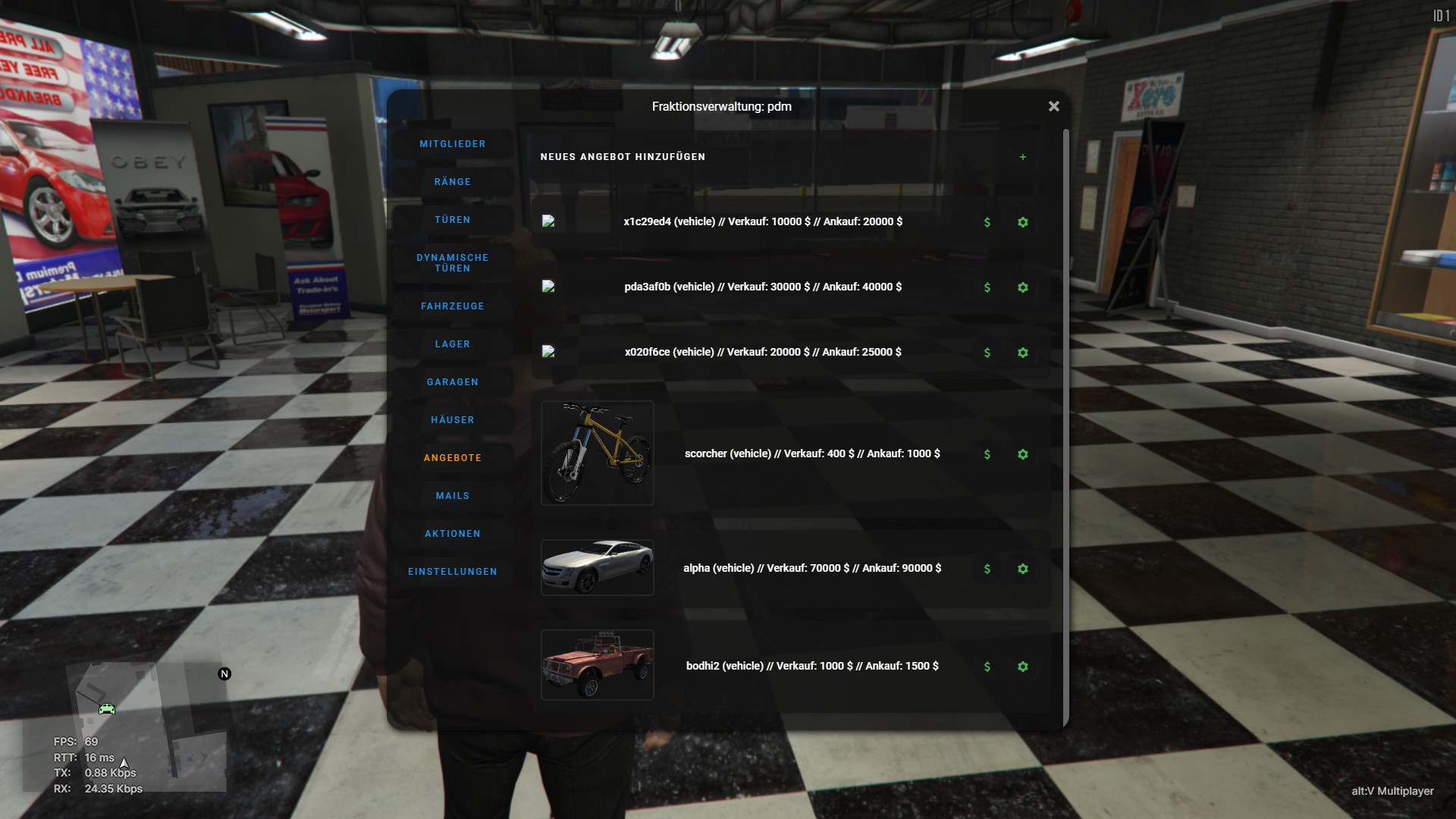Select the scorcher bike thumbnail
Viewport: 1456px width, 819px height.
598,453
